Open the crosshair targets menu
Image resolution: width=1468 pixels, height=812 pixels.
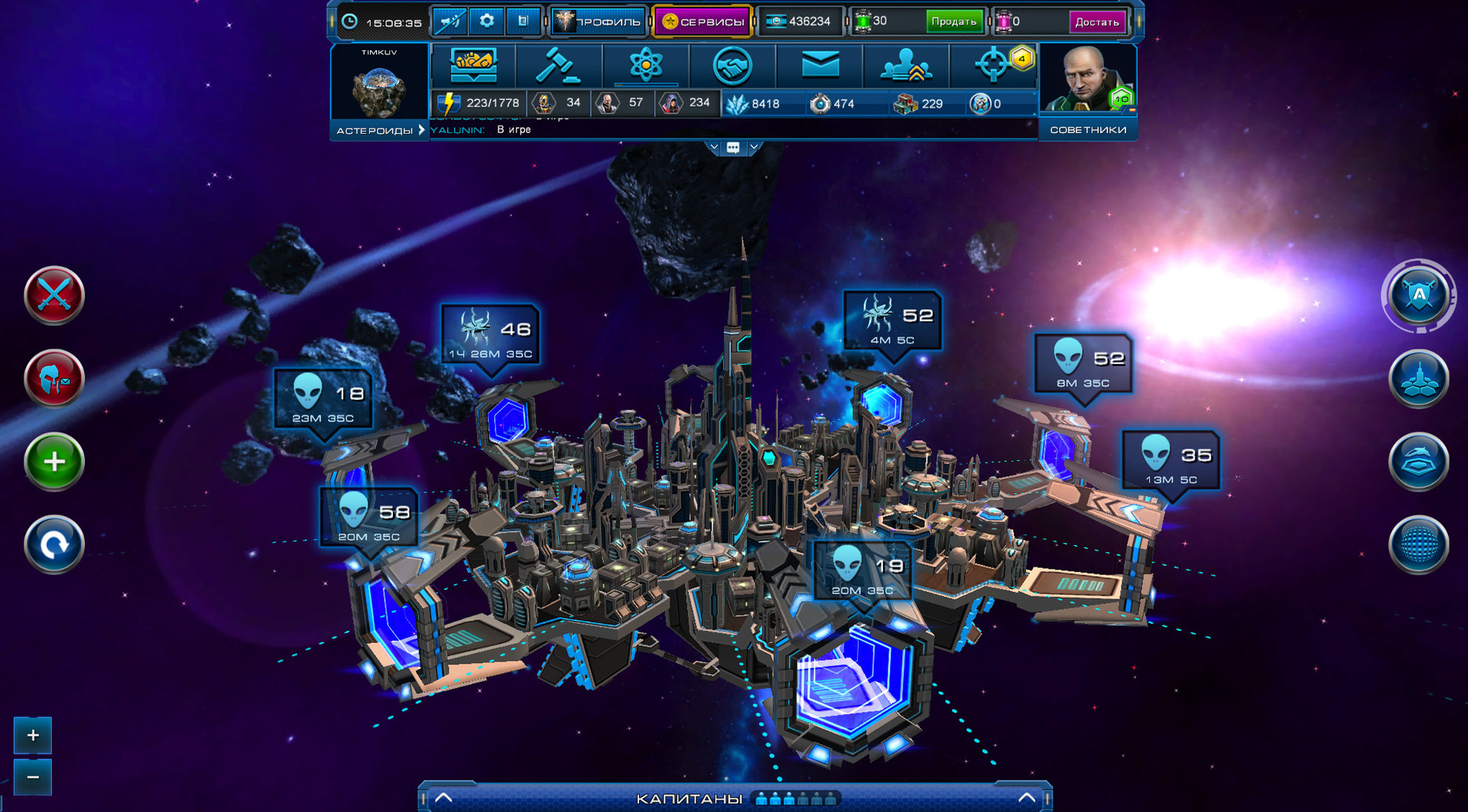pos(992,66)
